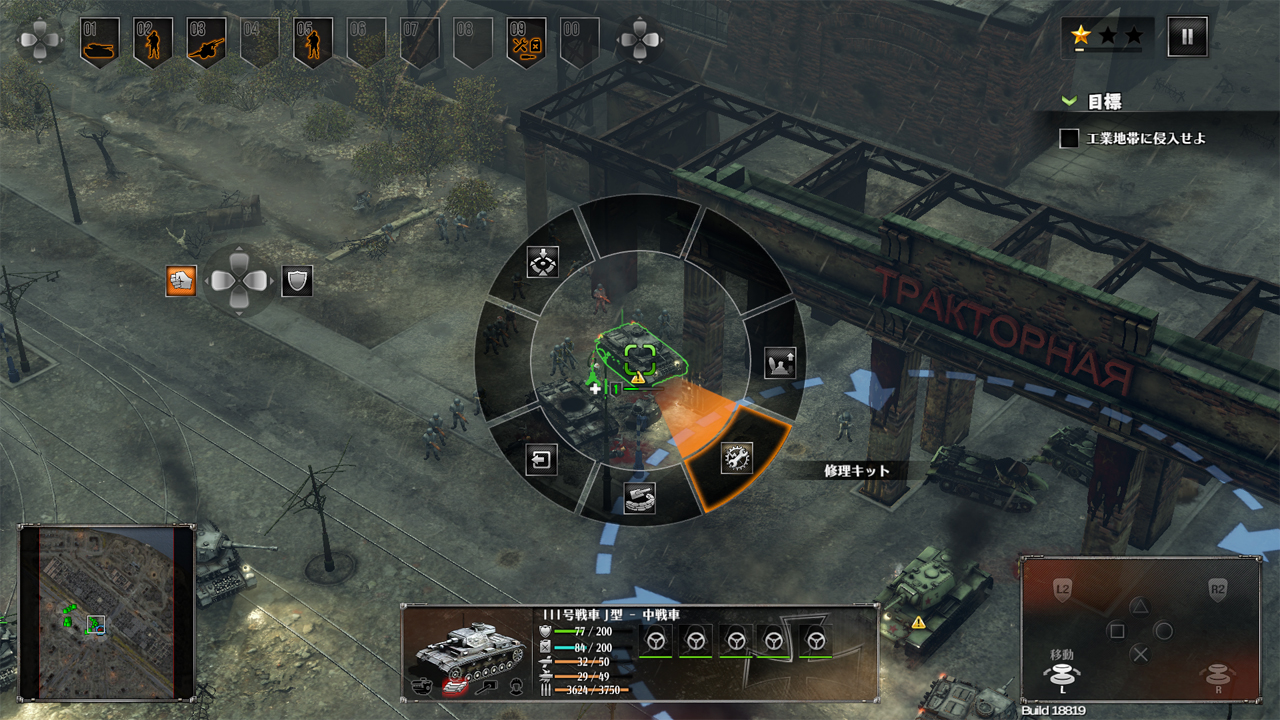Select squad group 02 infantry banner

pos(153,42)
